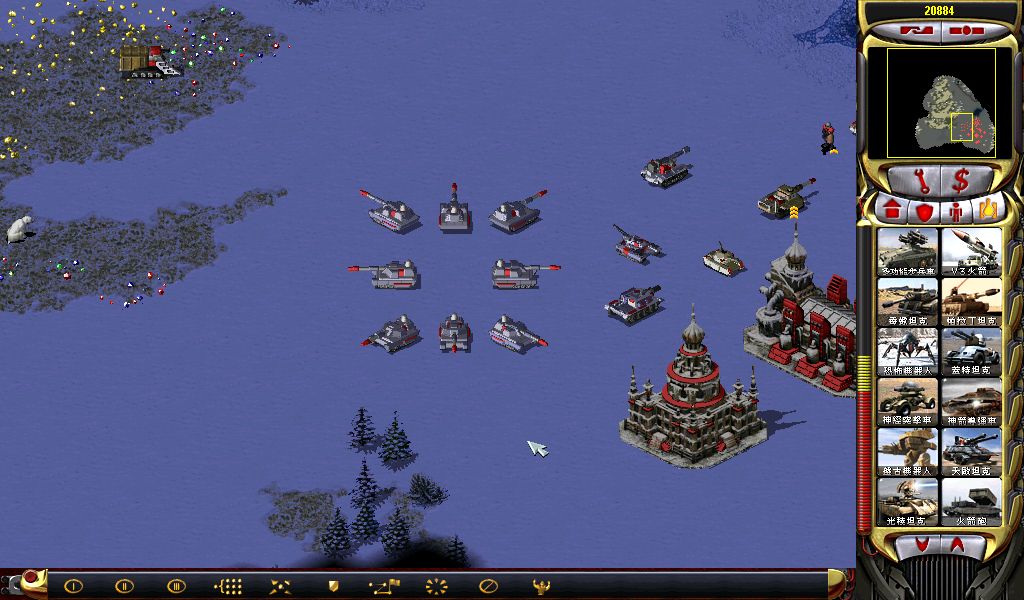Choose team three on the command bar
The width and height of the screenshot is (1024, 600).
176,586
